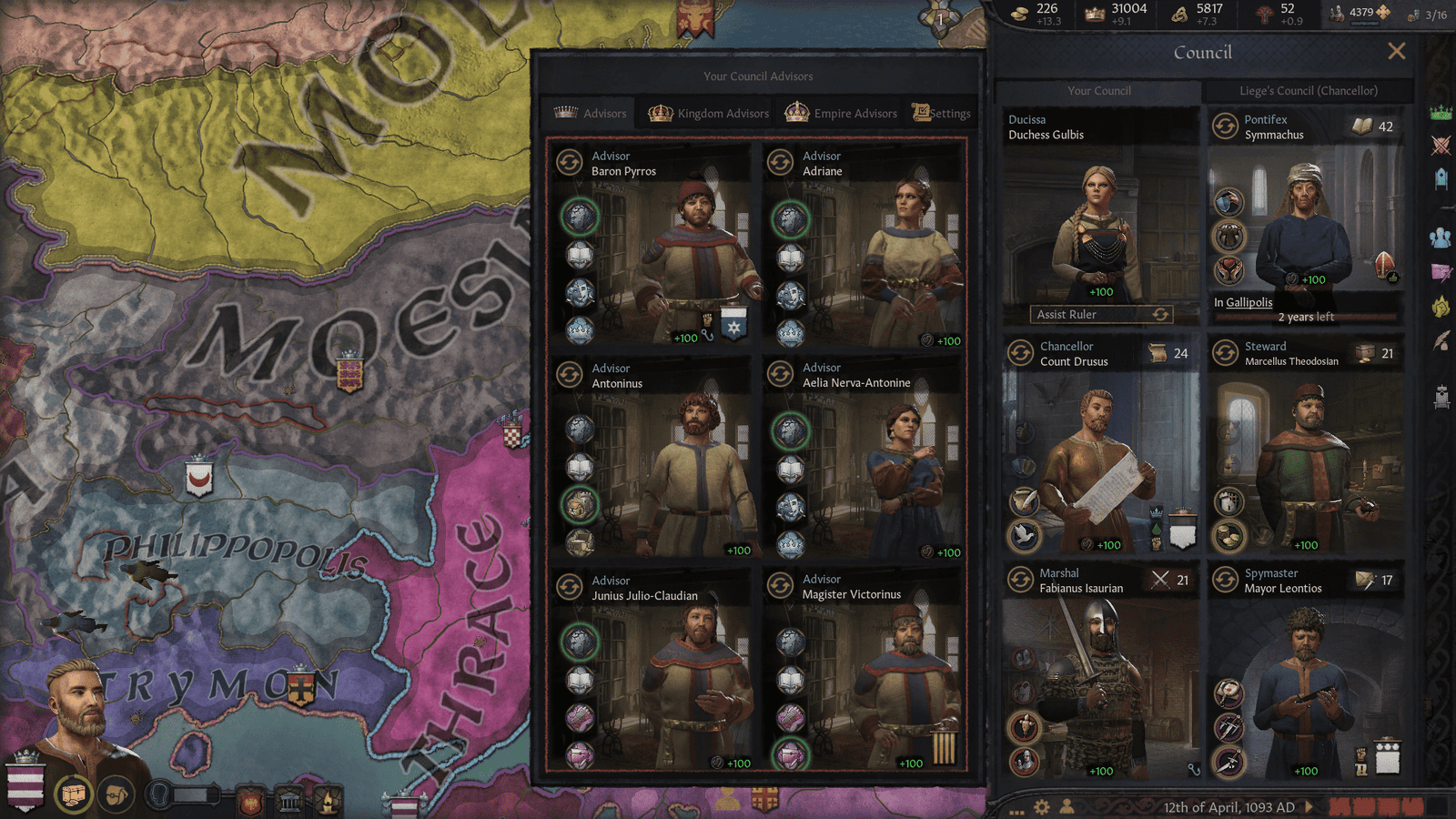
Task: Follow the Gallipolis link under Pontifex Symmachus
Action: pyautogui.click(x=1248, y=304)
